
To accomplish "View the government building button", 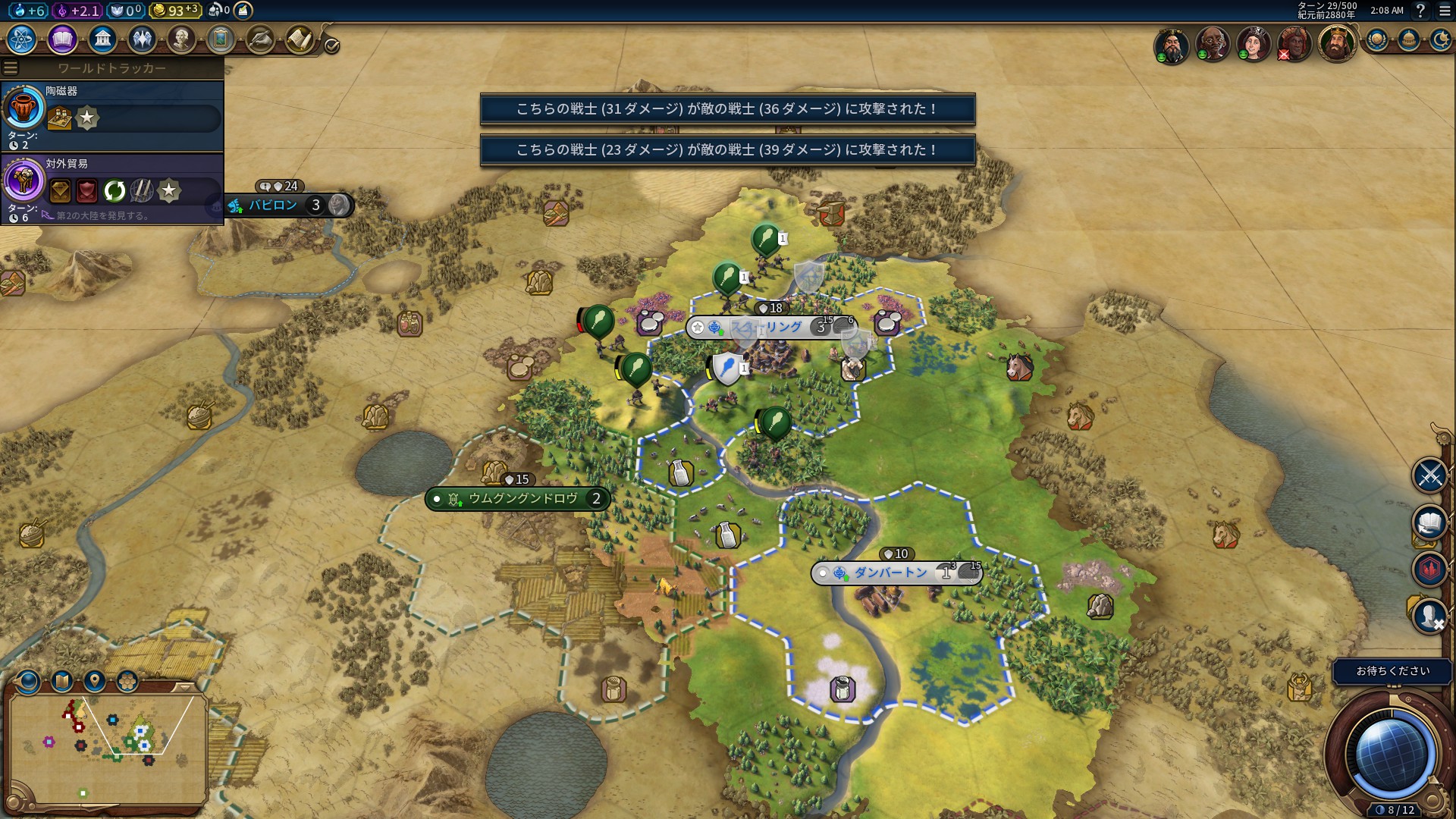I will [102, 39].
